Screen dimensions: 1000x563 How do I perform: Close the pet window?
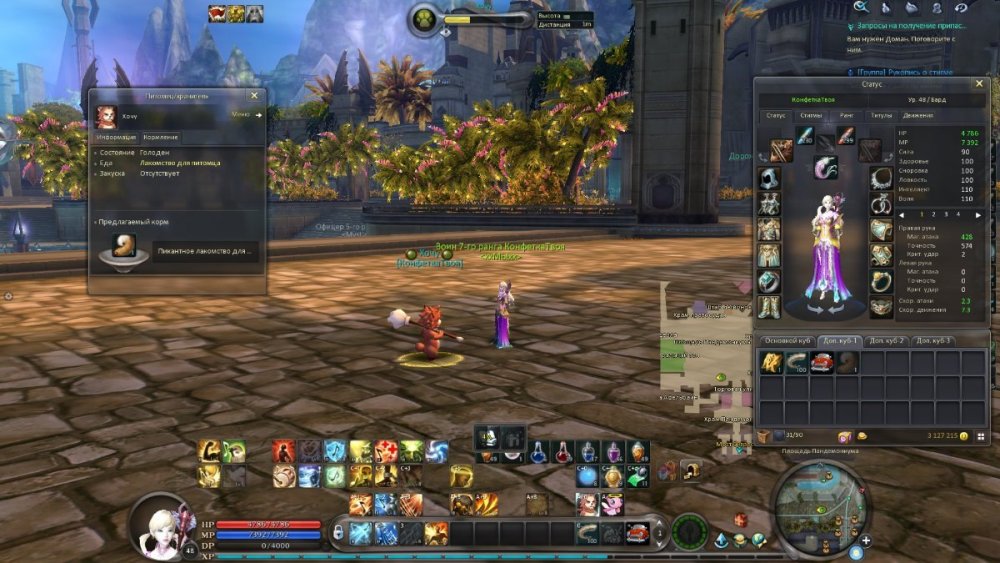(x=254, y=96)
